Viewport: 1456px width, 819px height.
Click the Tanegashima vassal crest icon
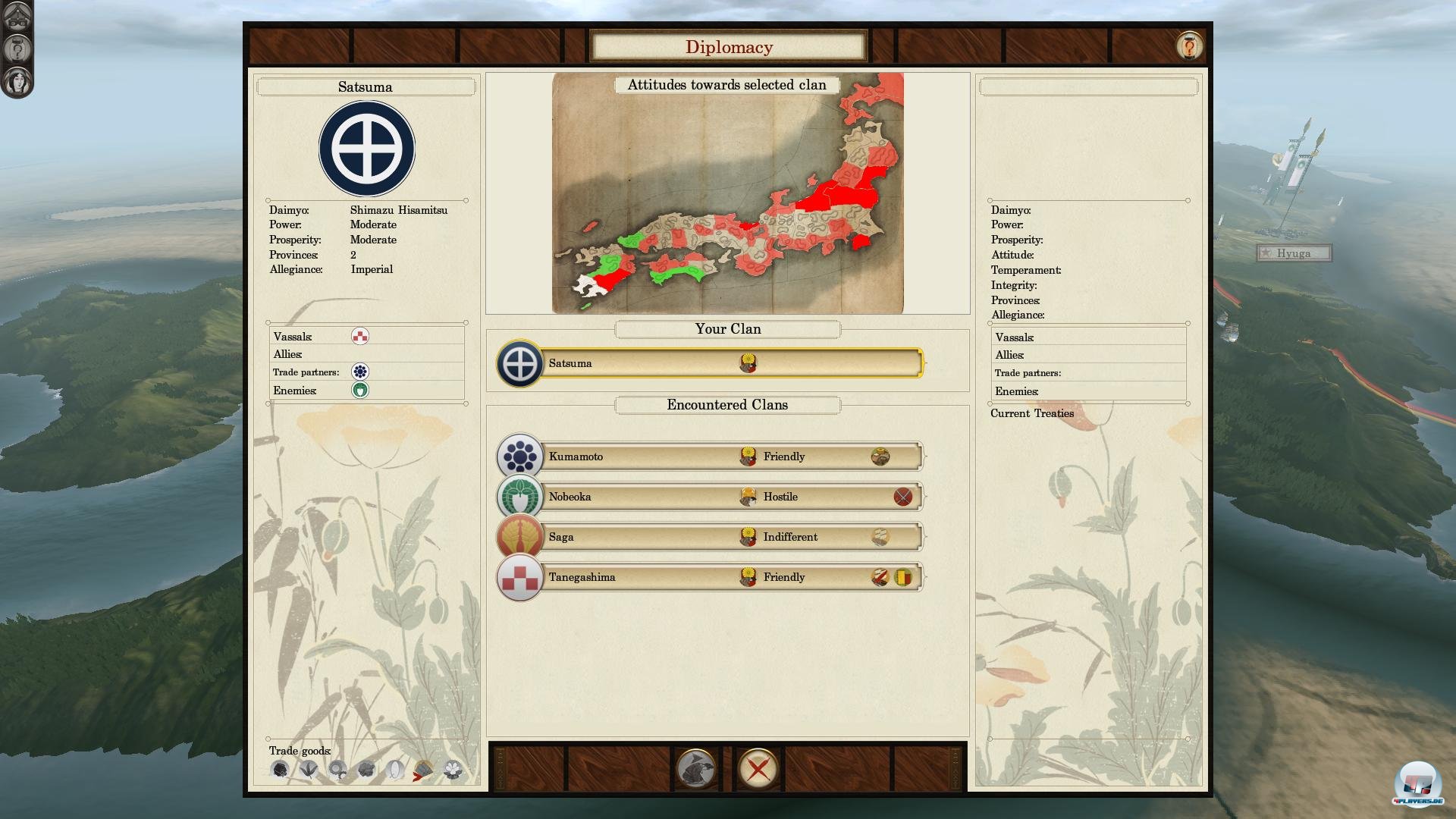(x=360, y=336)
